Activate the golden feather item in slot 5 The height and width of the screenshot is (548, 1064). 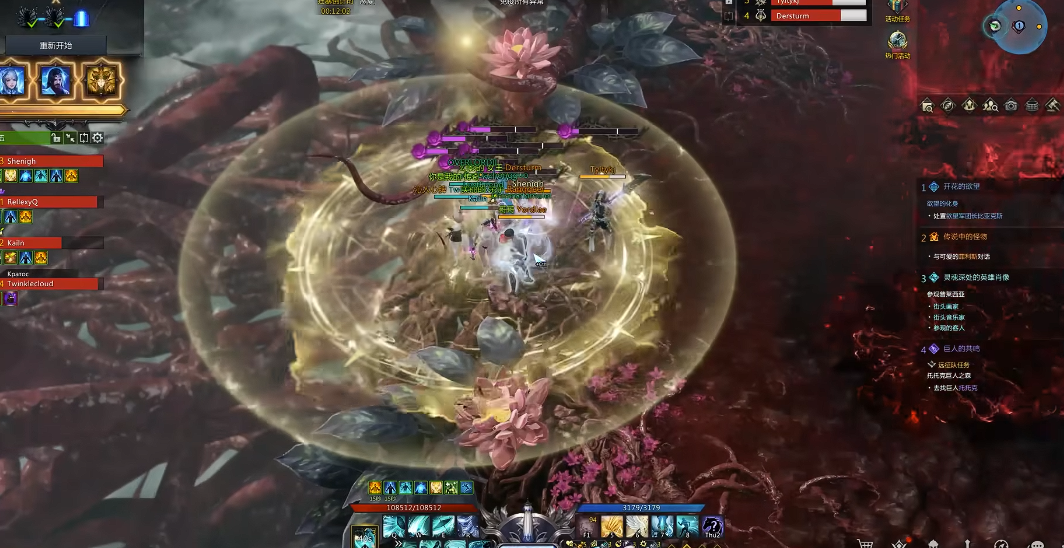(612, 526)
